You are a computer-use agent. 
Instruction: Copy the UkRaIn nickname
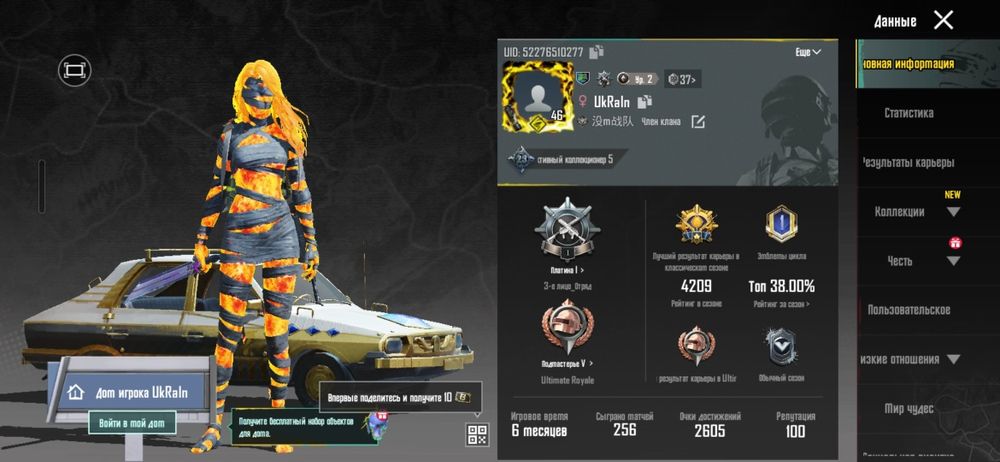coord(645,102)
